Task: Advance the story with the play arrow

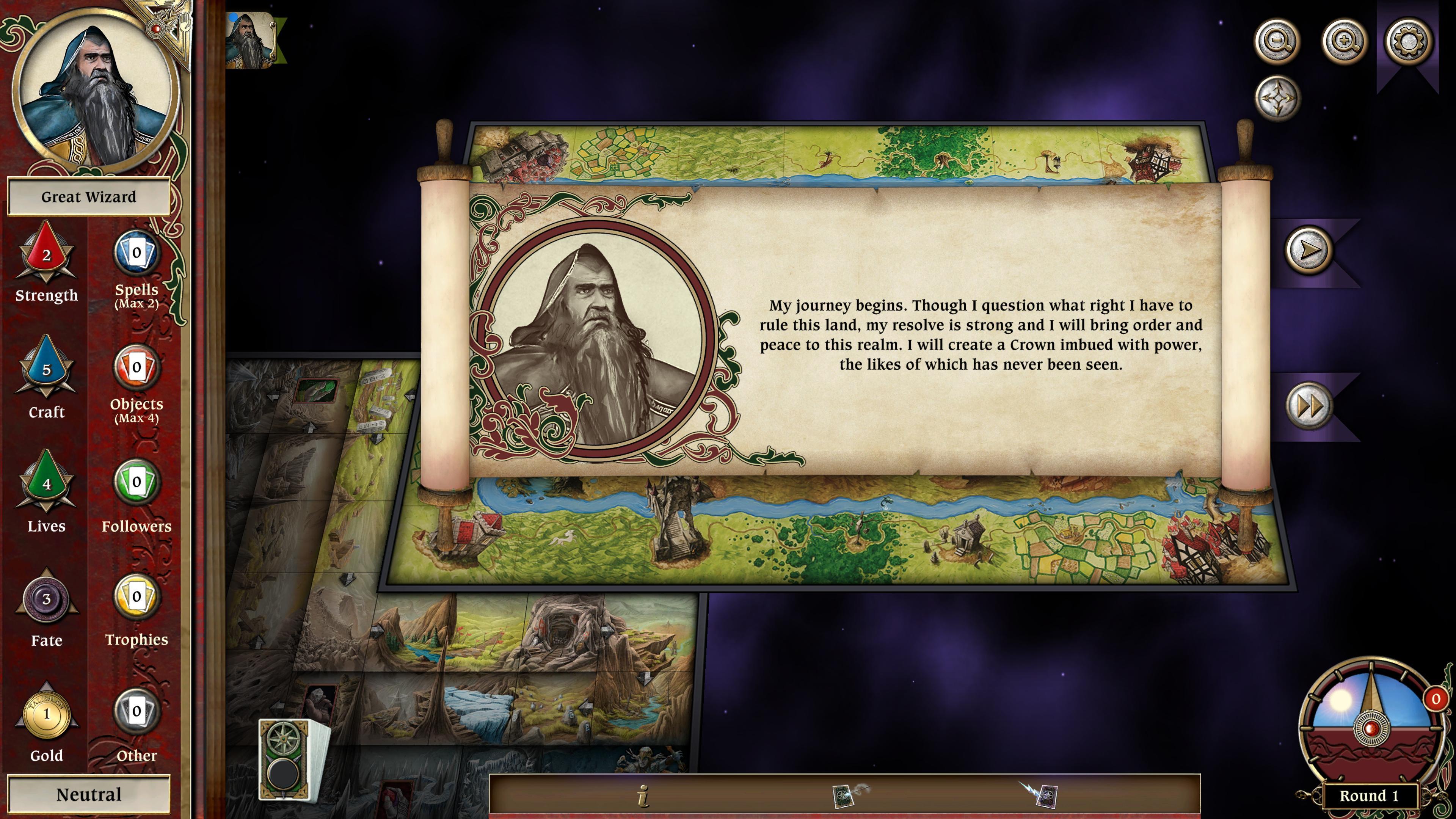Action: tap(1309, 250)
